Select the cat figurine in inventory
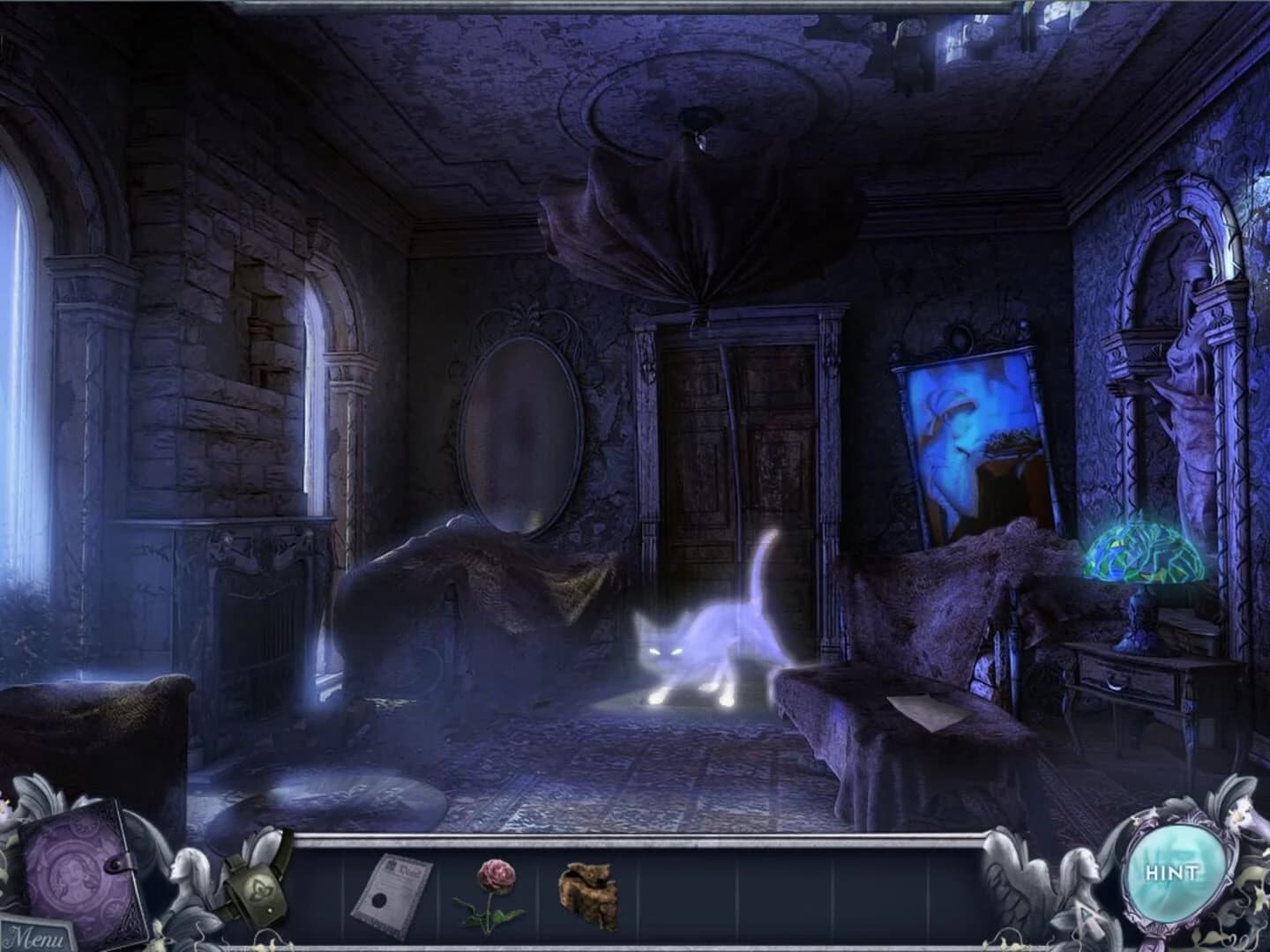Screen dimensions: 1270x952 [x=589, y=893]
